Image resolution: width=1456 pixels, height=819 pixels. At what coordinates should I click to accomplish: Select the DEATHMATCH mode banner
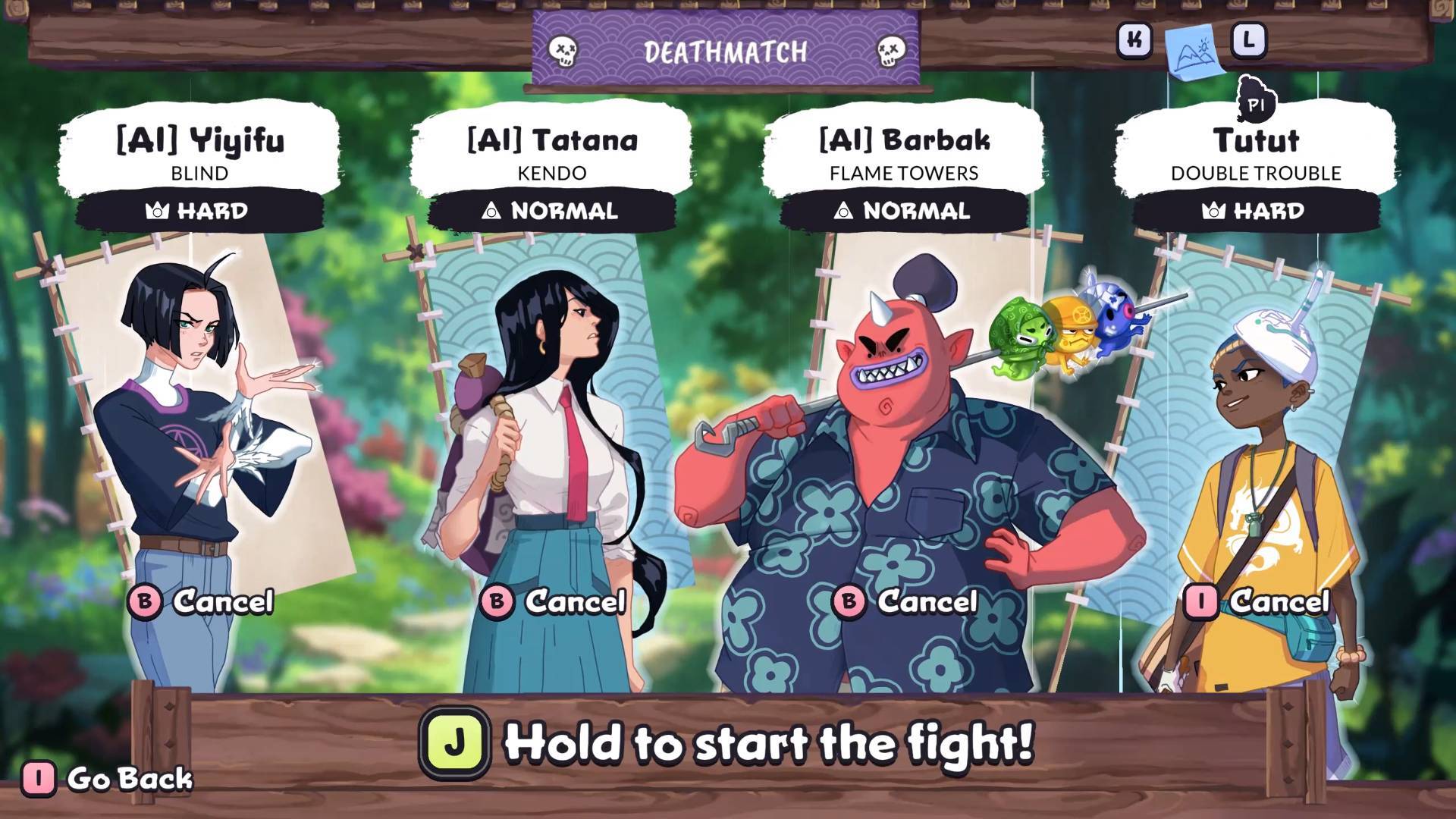point(725,52)
